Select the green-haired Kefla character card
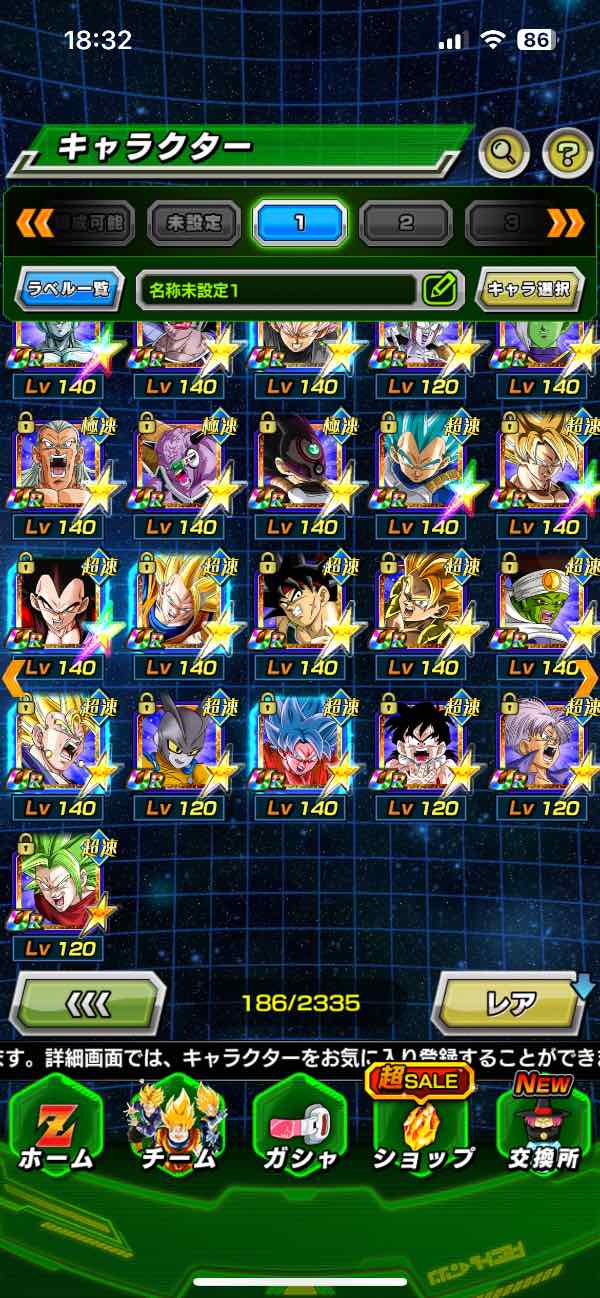 tap(60, 885)
